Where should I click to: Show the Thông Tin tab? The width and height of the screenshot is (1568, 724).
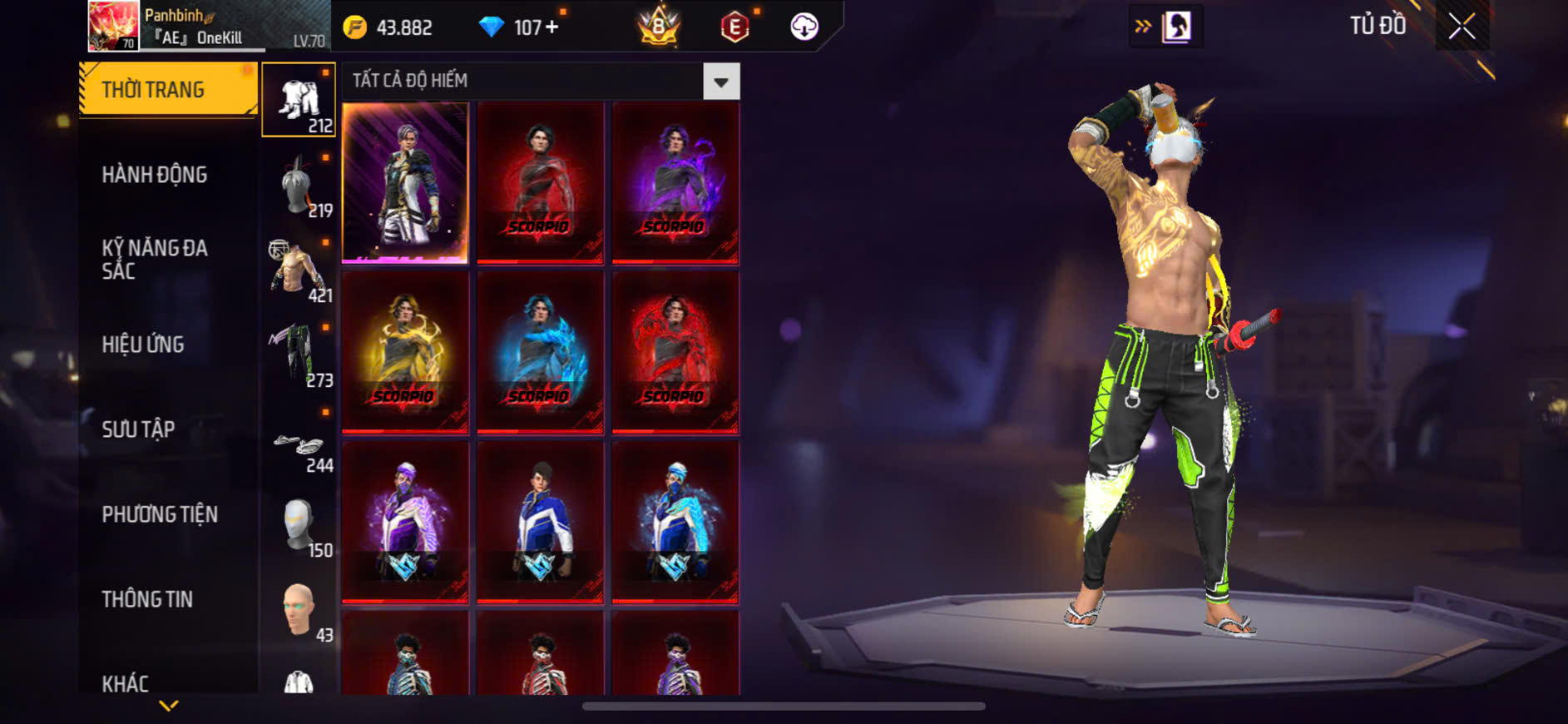pyautogui.click(x=147, y=599)
